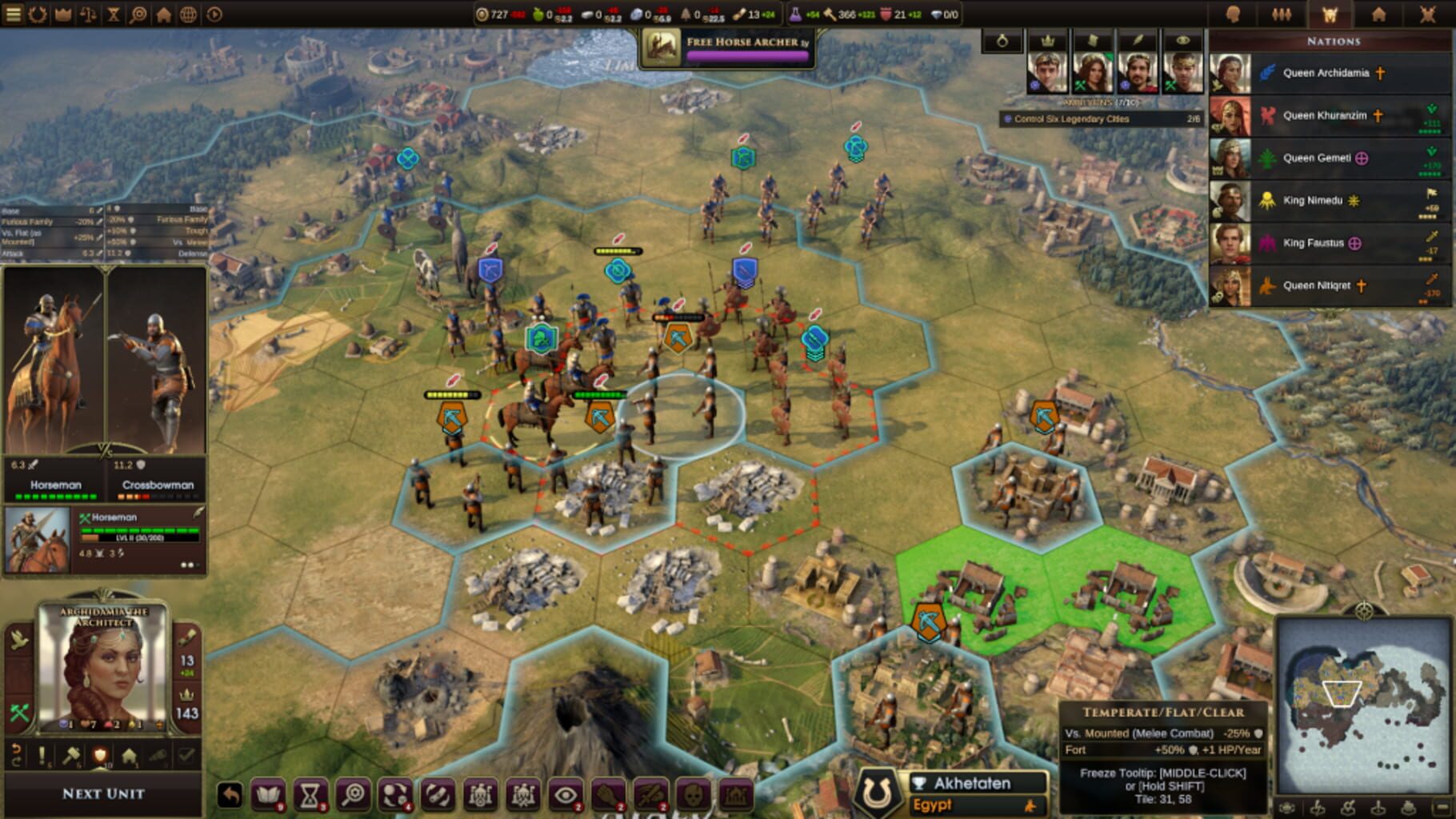Screen dimensions: 1456x819
Task: Toggle the leftmost map filter beside the minimap
Action: 1286,808
